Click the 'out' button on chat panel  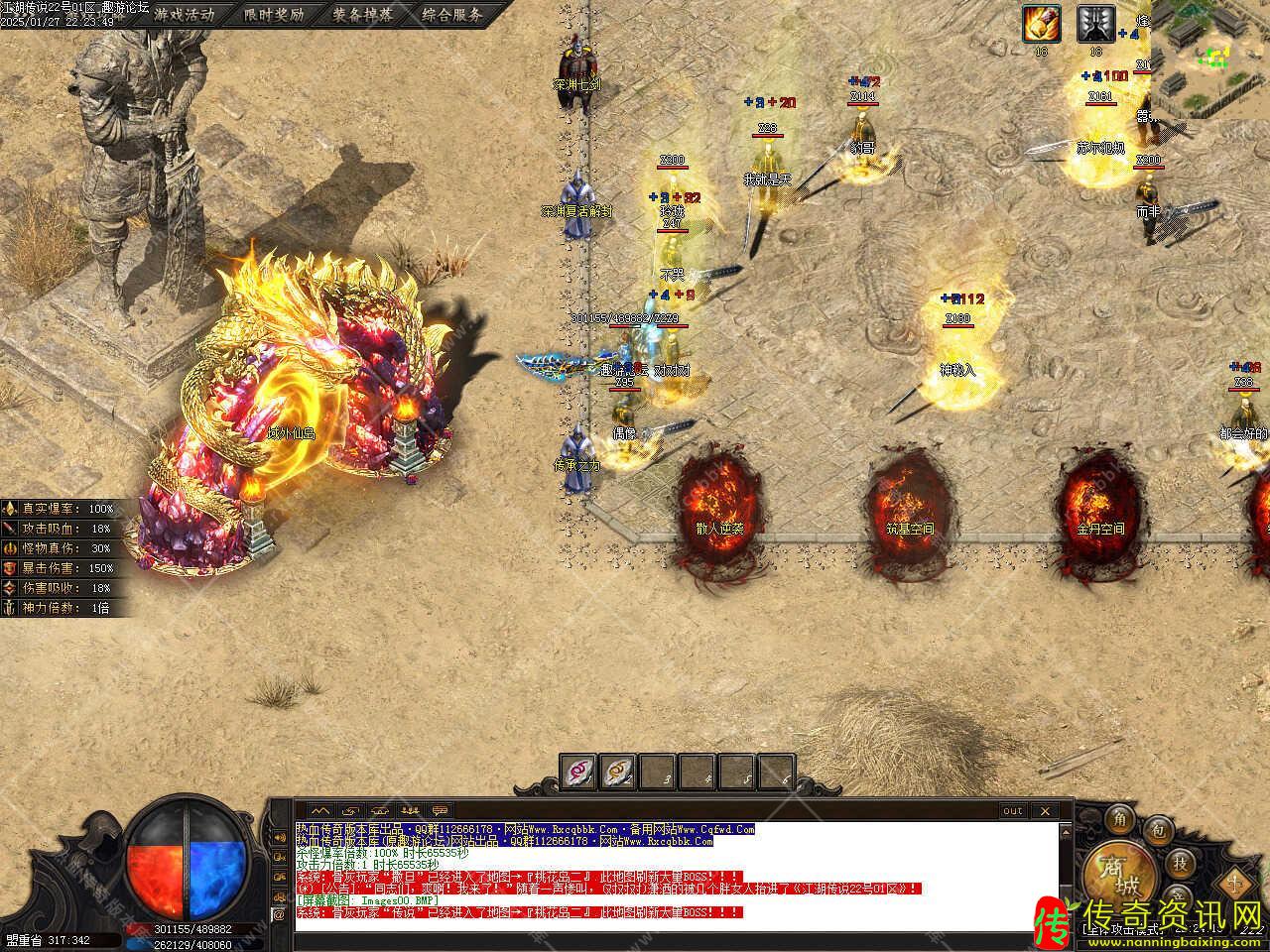click(x=1012, y=811)
